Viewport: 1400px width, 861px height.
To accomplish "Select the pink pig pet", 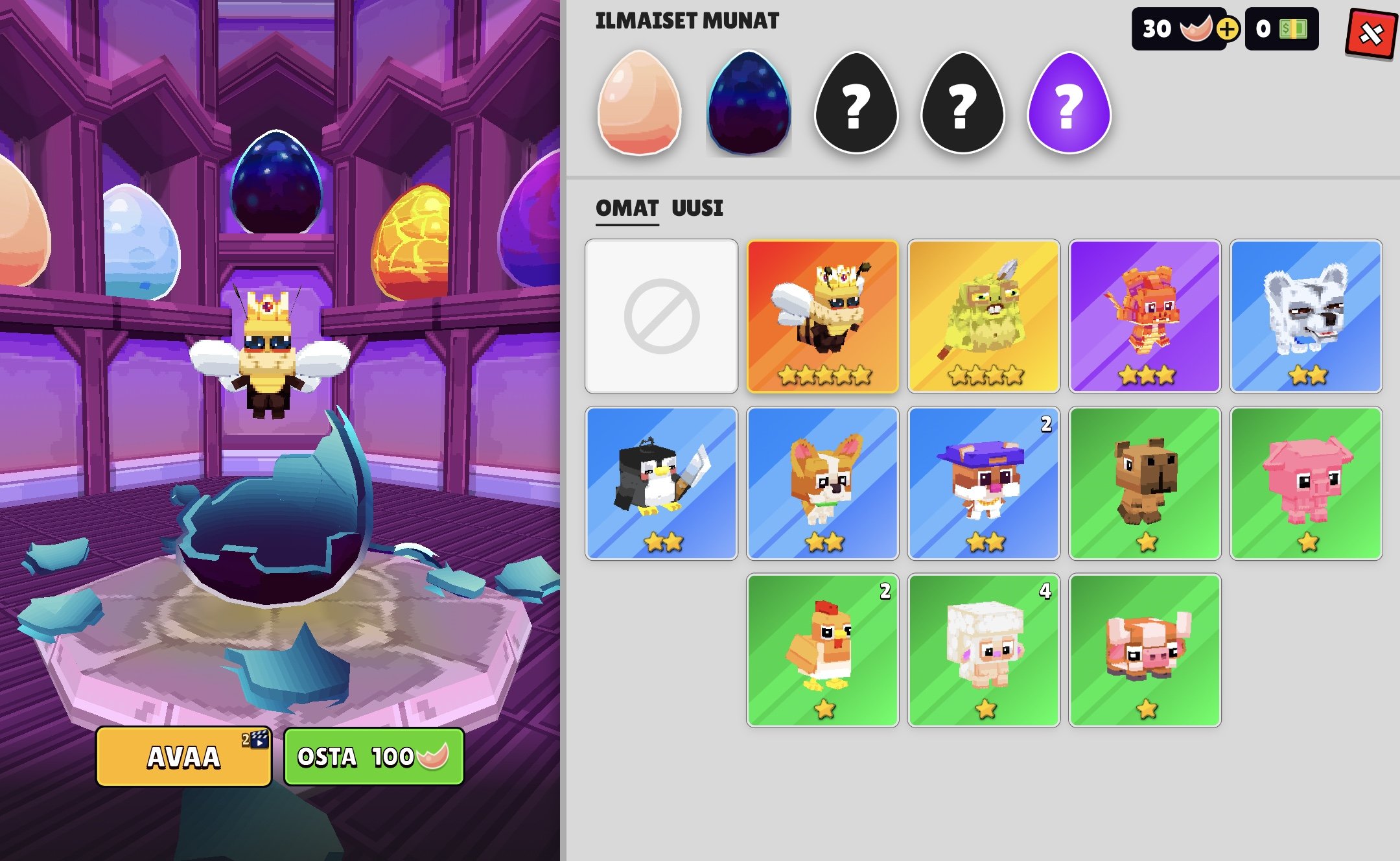I will [1306, 484].
